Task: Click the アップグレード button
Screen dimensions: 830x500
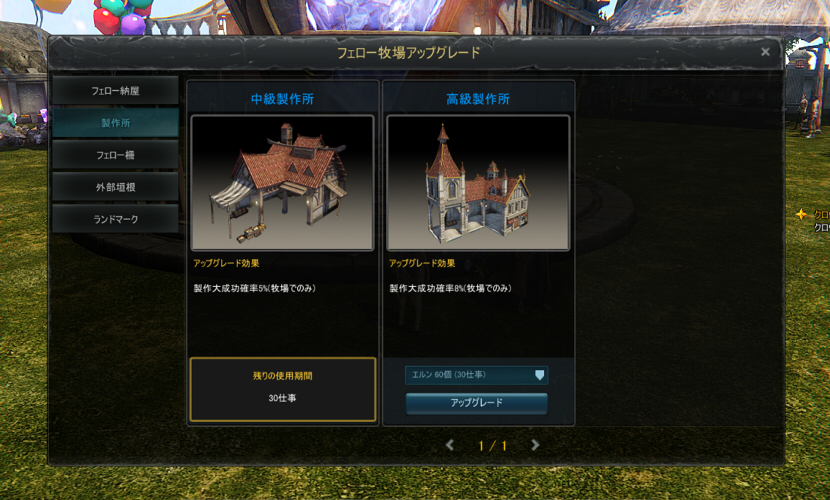Action: click(x=476, y=403)
